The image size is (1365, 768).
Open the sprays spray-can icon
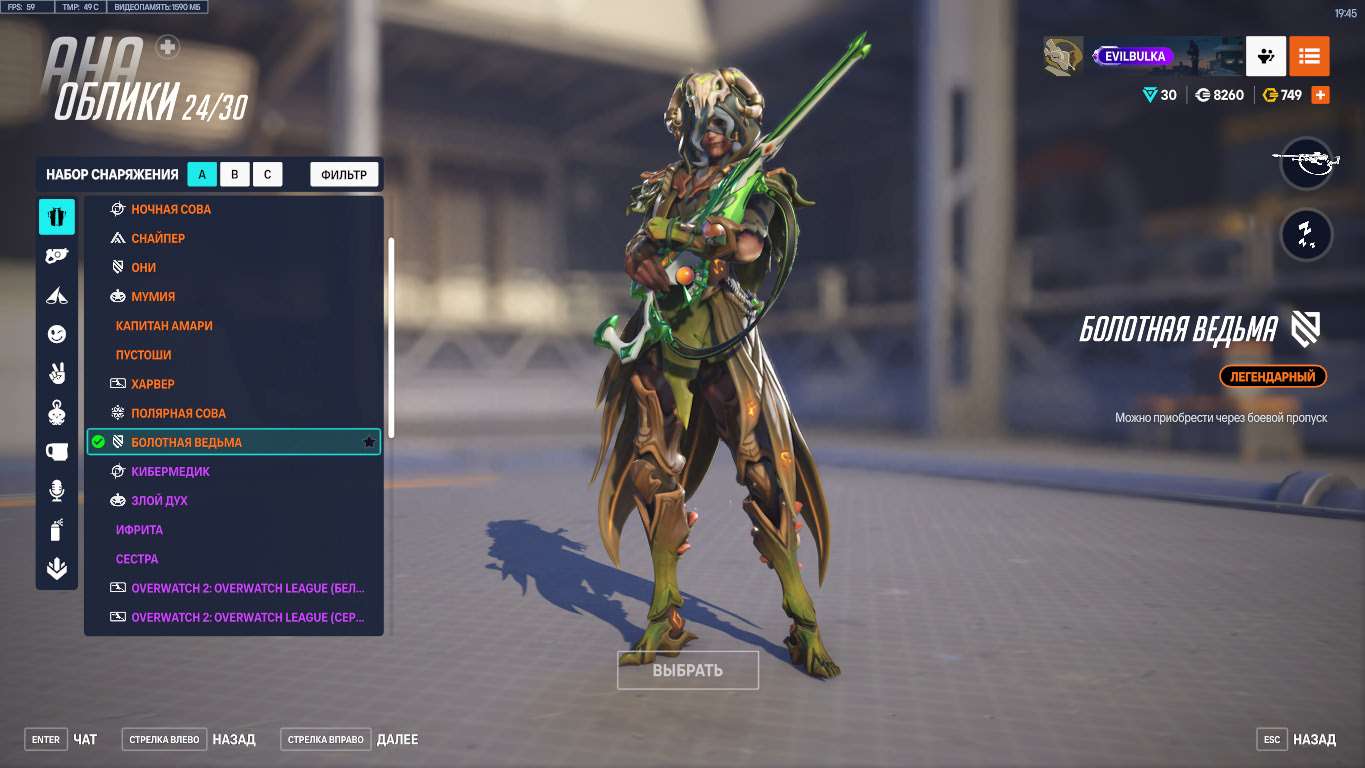click(x=56, y=530)
